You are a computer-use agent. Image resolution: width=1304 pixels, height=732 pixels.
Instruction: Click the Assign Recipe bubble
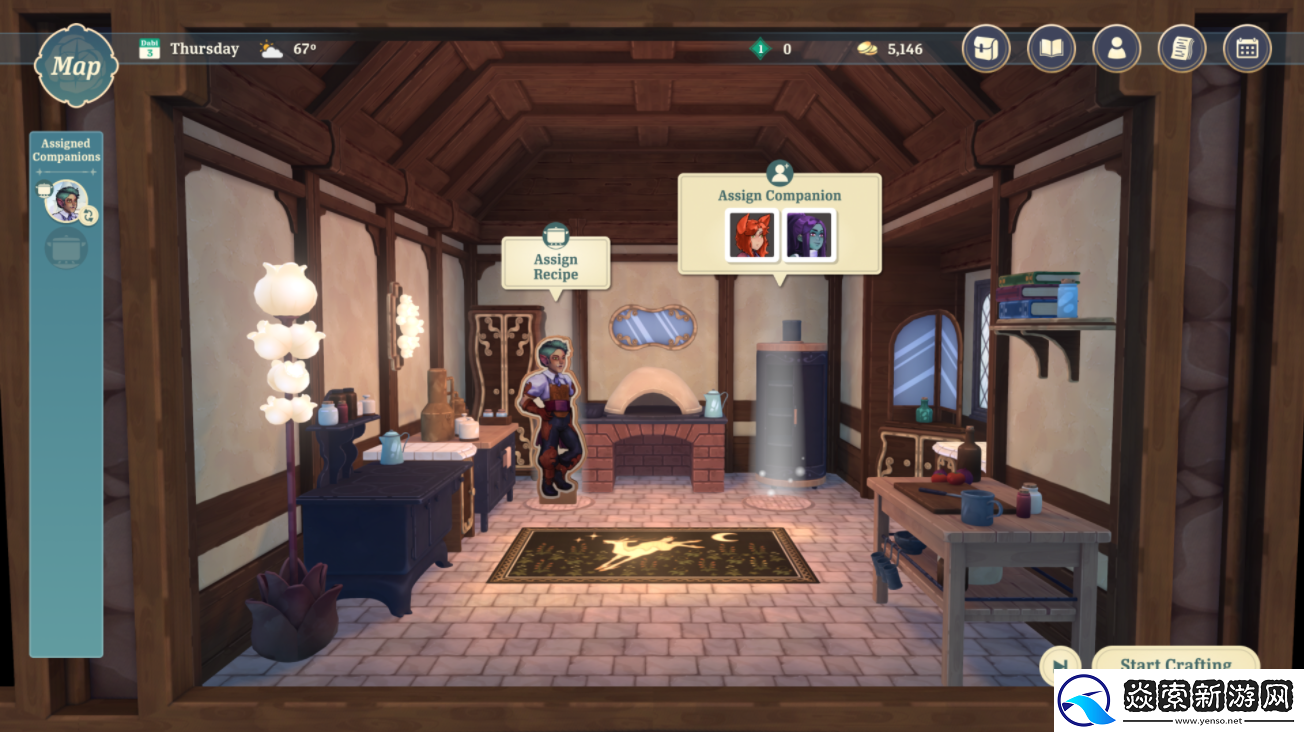556,263
